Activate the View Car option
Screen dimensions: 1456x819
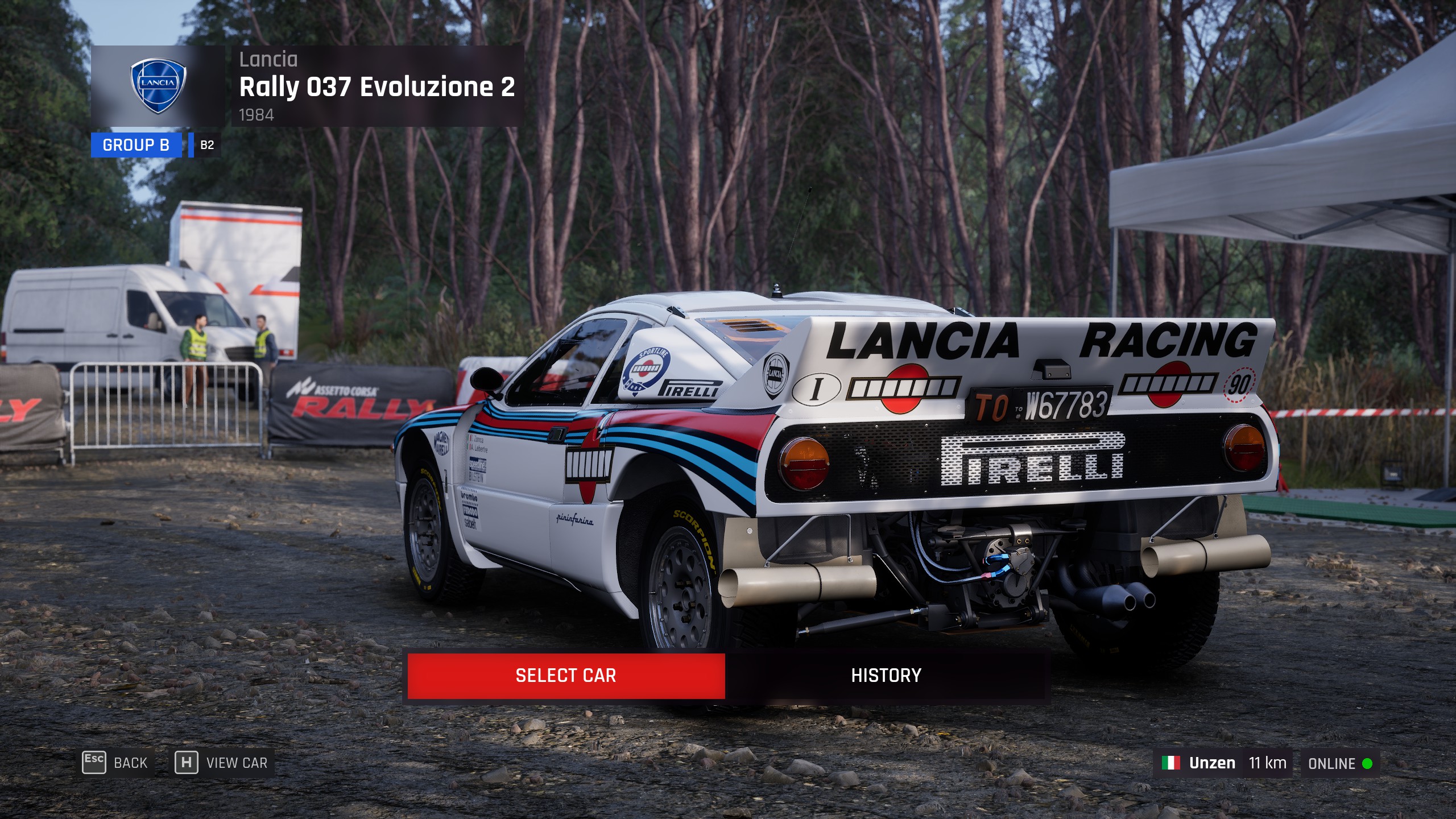coord(224,763)
